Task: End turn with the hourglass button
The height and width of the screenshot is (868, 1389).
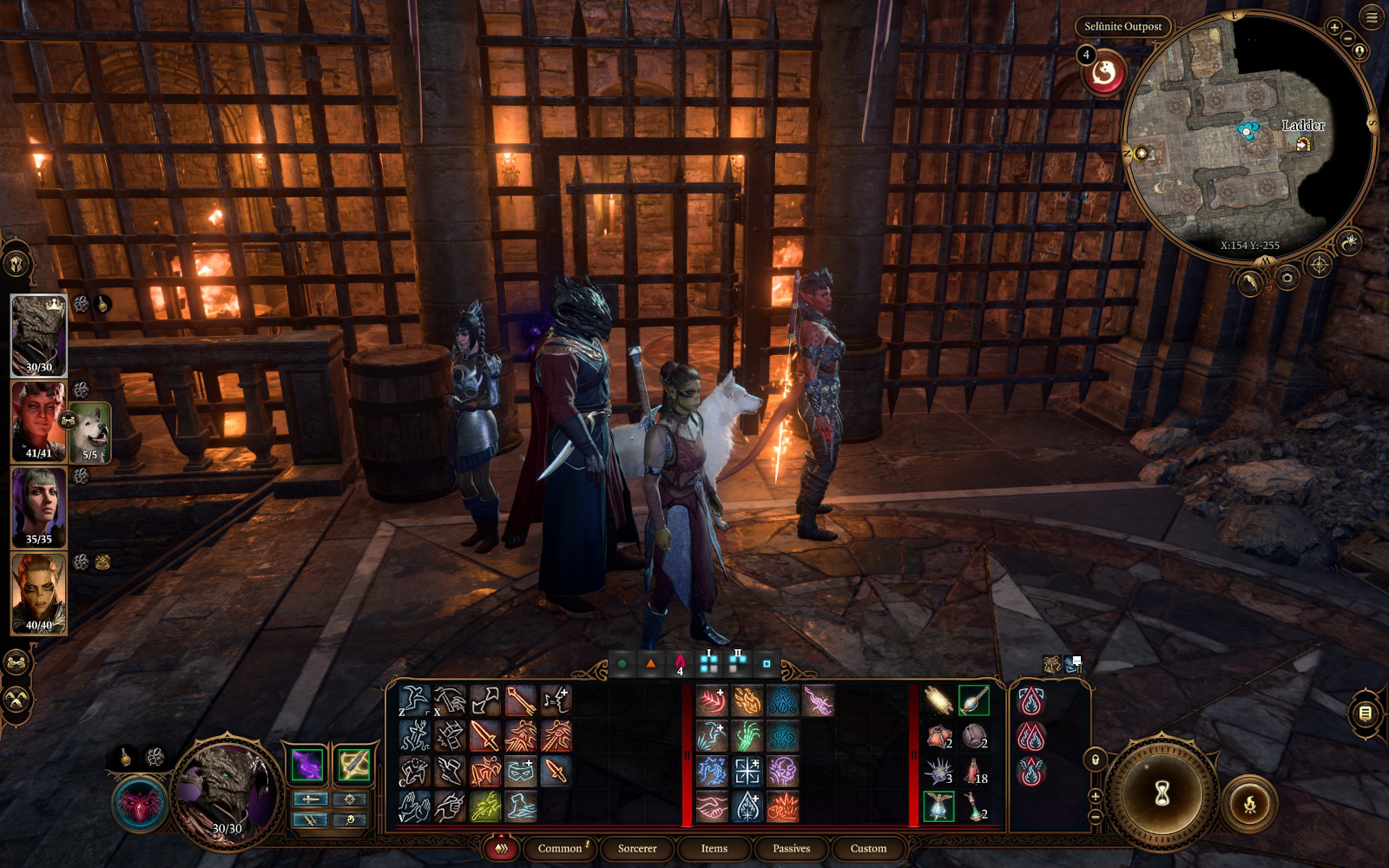Action: (1162, 792)
